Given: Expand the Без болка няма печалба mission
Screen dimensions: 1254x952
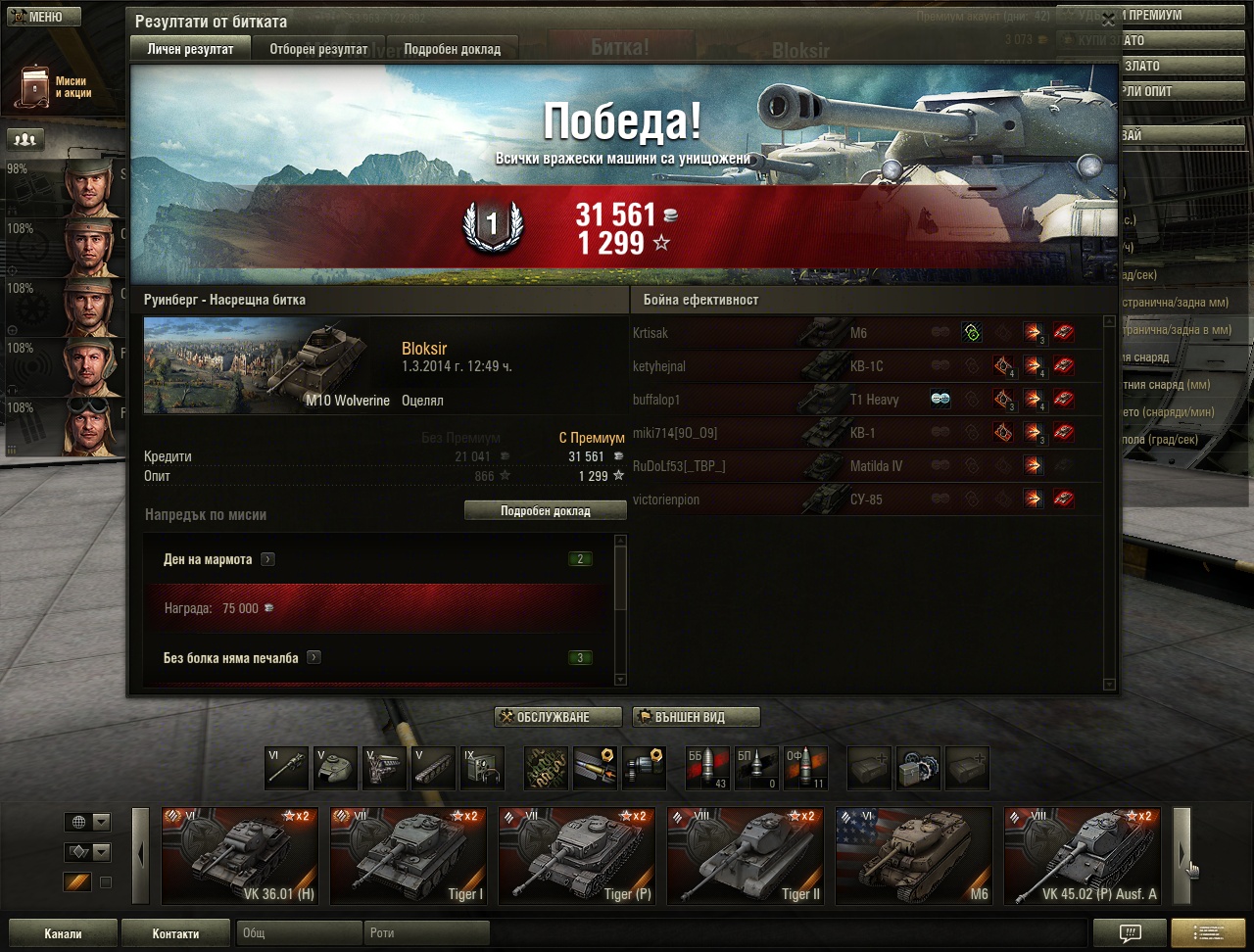Looking at the screenshot, I should pyautogui.click(x=313, y=658).
